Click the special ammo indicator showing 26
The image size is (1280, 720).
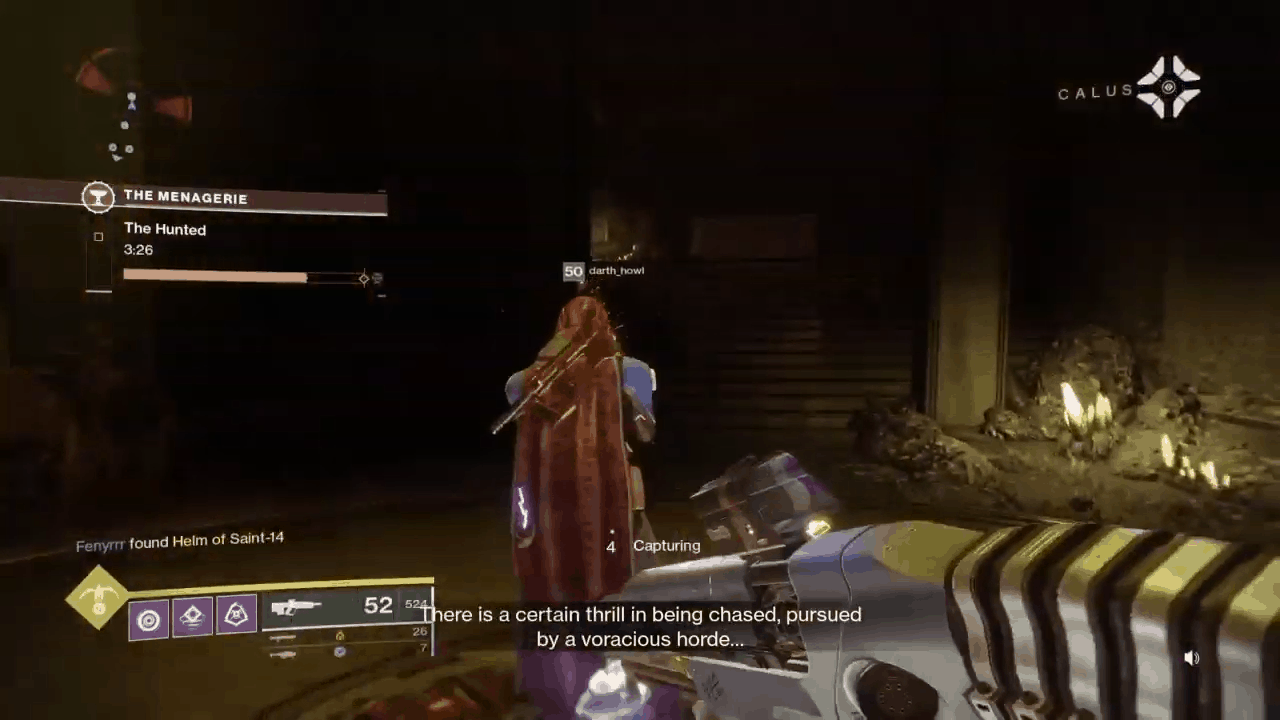(421, 630)
